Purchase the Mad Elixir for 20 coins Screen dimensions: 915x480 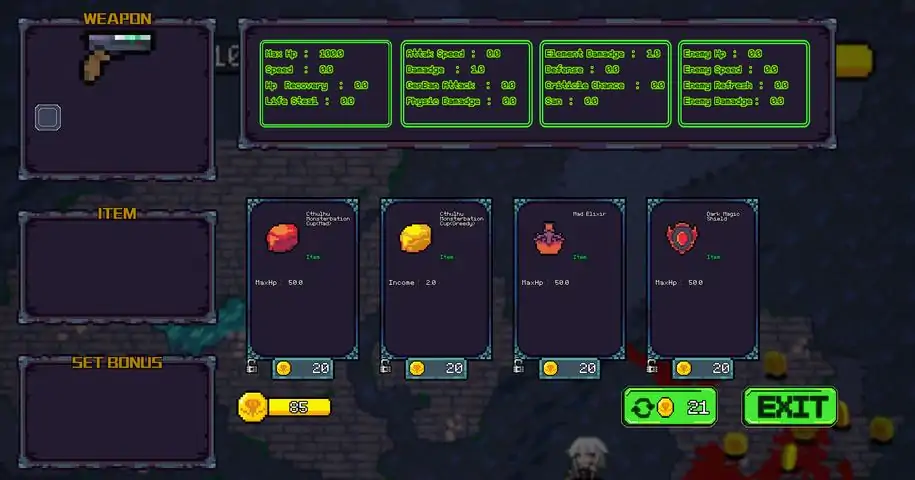point(569,368)
